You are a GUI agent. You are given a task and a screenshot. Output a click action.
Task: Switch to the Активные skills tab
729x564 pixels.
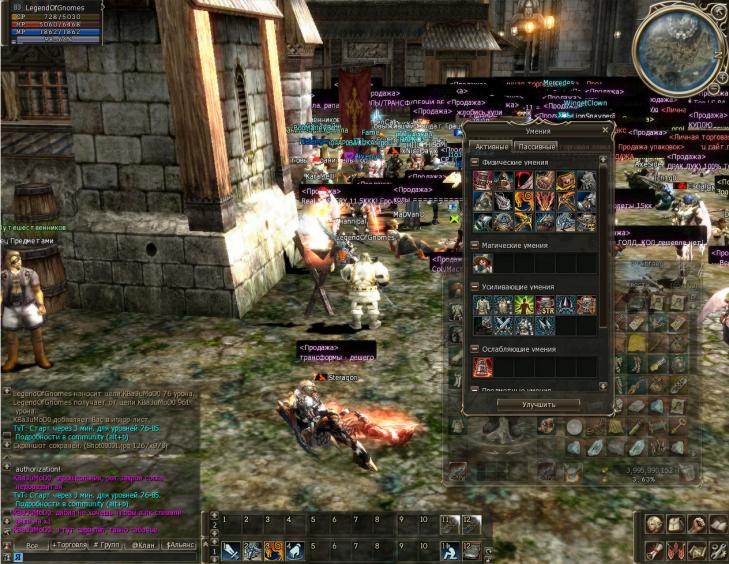click(490, 147)
